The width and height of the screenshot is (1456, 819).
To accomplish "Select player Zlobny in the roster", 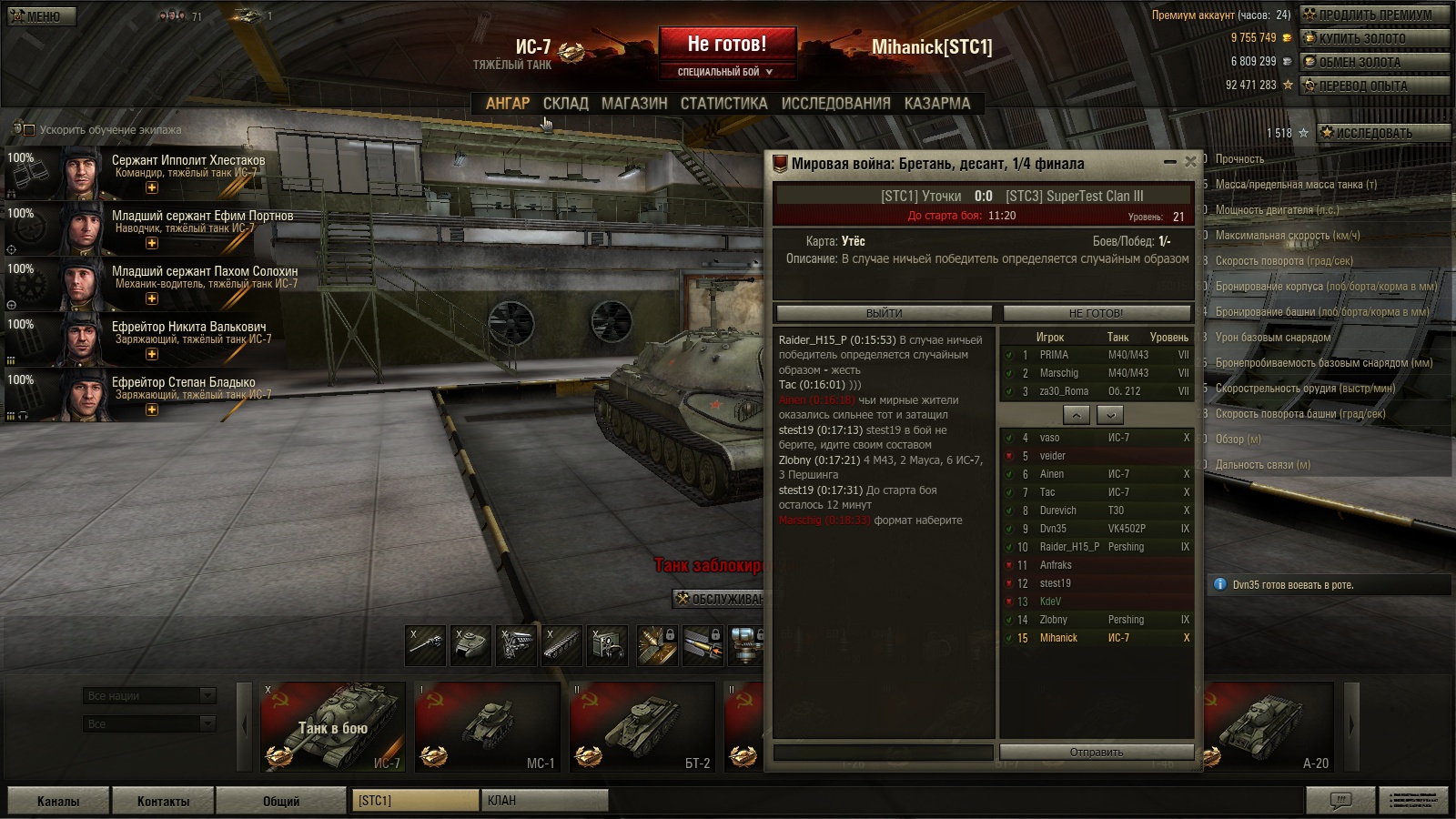I will 1054,620.
